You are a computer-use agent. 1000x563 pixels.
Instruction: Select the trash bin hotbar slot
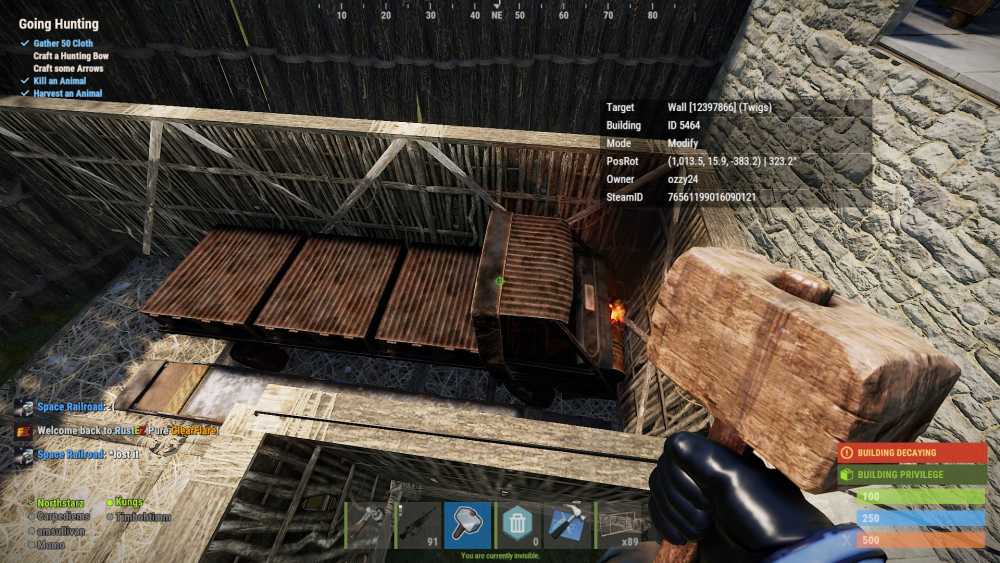(x=517, y=525)
